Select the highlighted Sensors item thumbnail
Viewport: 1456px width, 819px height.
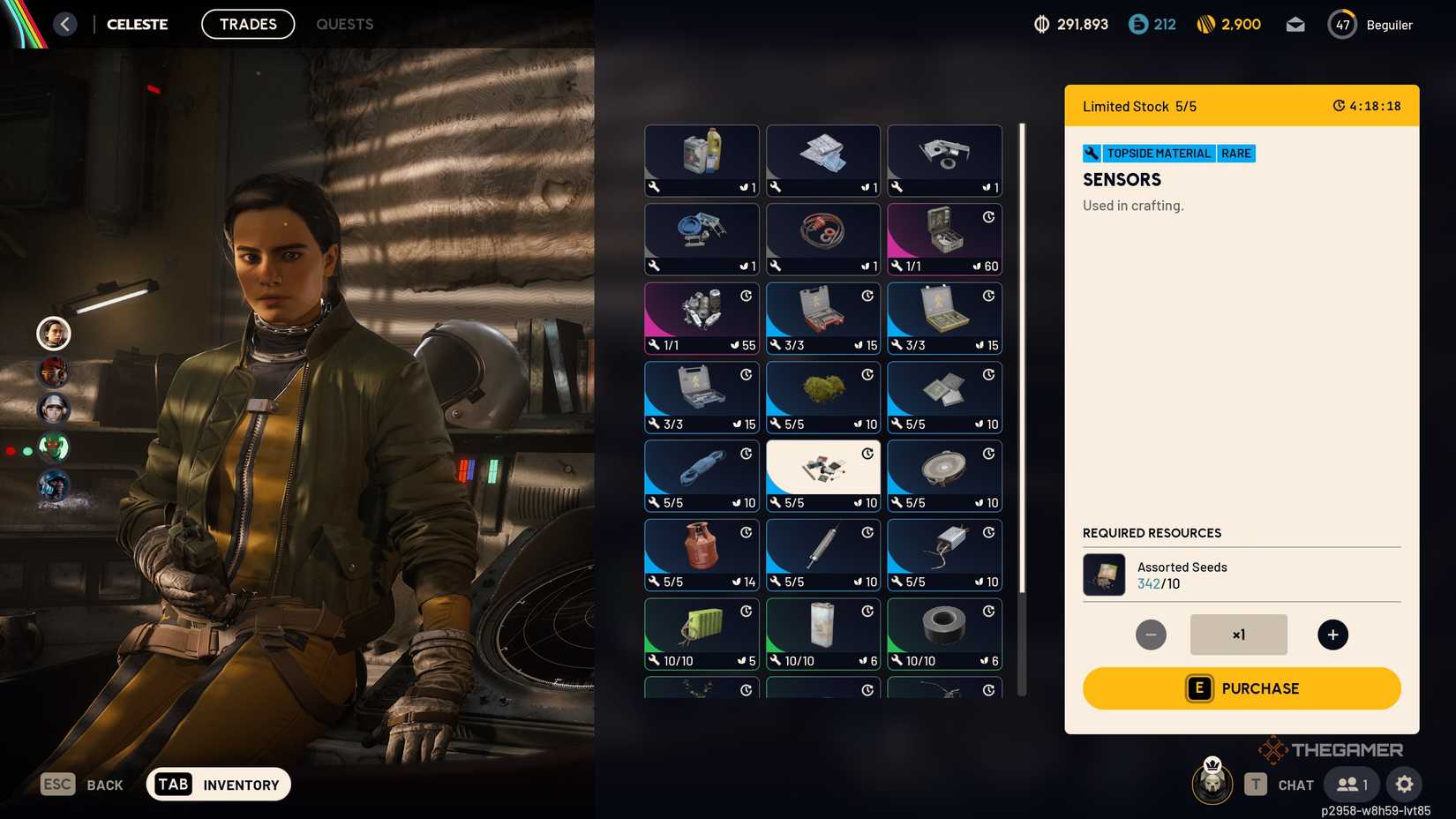point(822,475)
